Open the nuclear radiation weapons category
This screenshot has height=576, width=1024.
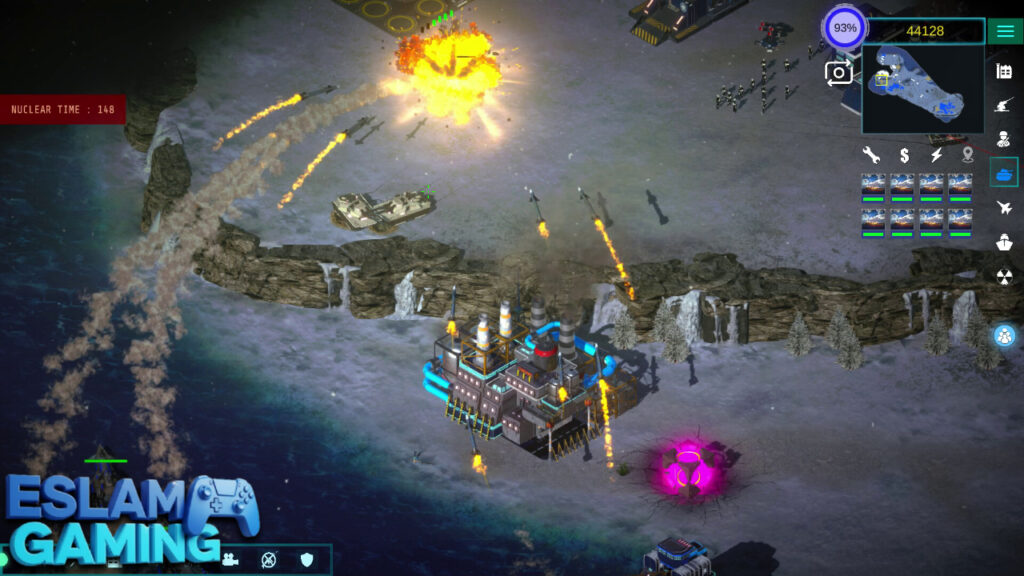1004,276
